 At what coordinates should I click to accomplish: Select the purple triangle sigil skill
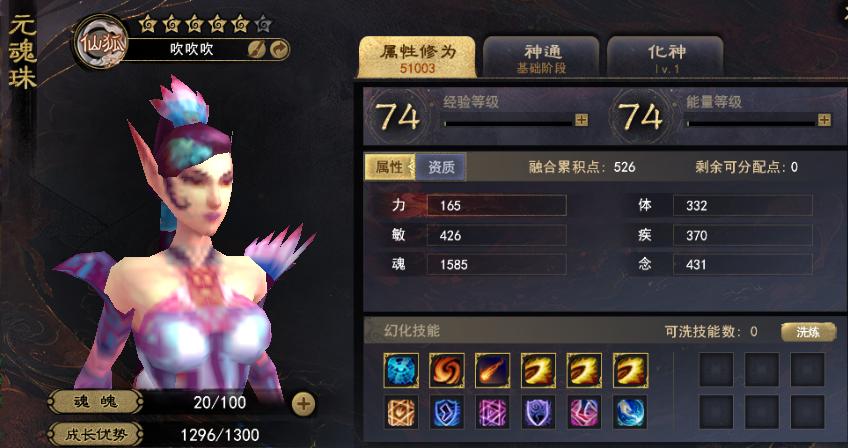coord(492,411)
